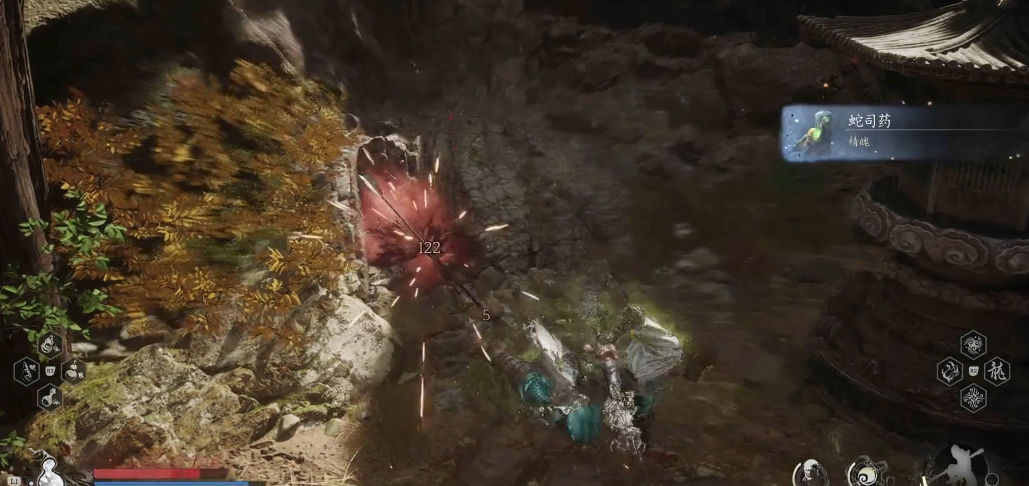Activate the top swirling cloud spell

pyautogui.click(x=973, y=345)
